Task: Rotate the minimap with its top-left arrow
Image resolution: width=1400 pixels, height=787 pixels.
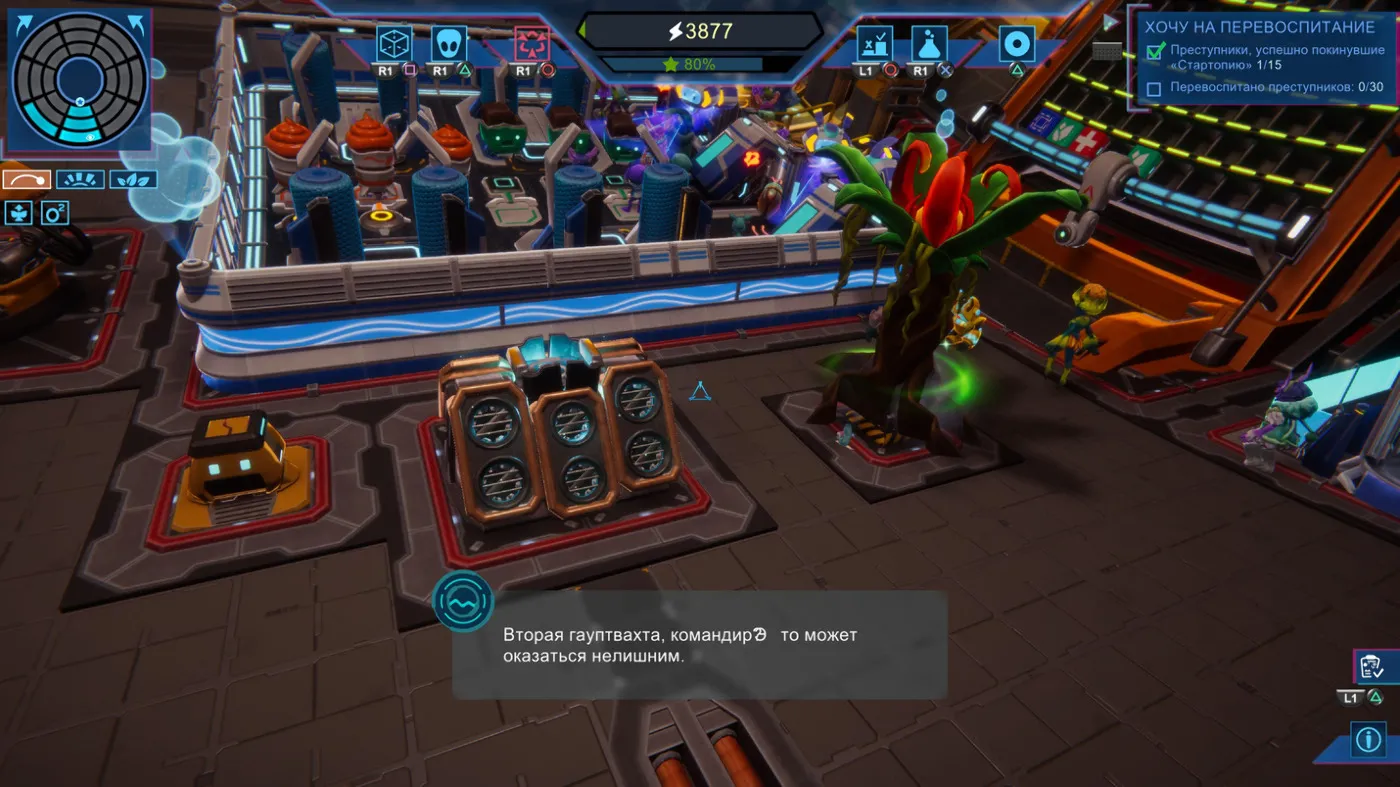Action: point(23,25)
